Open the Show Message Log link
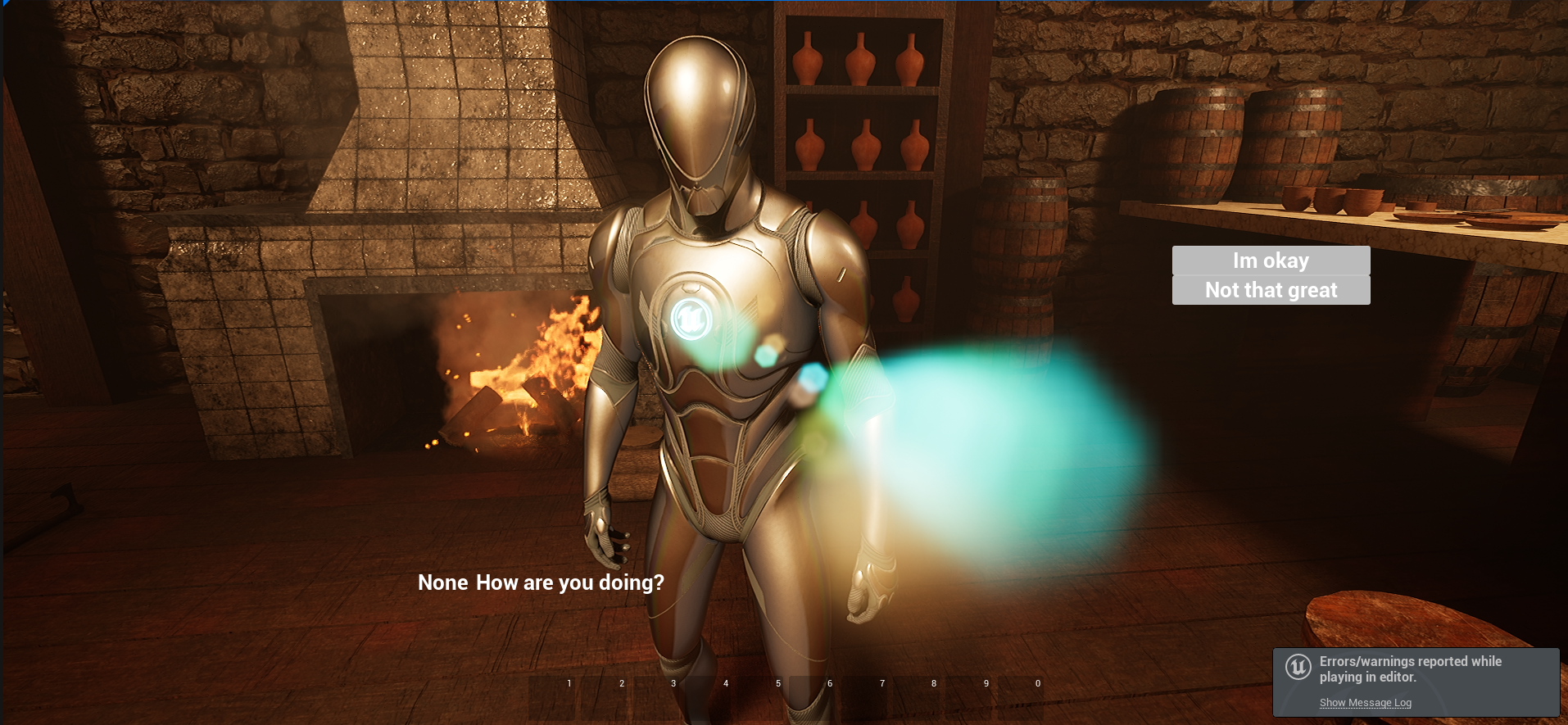The height and width of the screenshot is (725, 1568). point(1365,703)
